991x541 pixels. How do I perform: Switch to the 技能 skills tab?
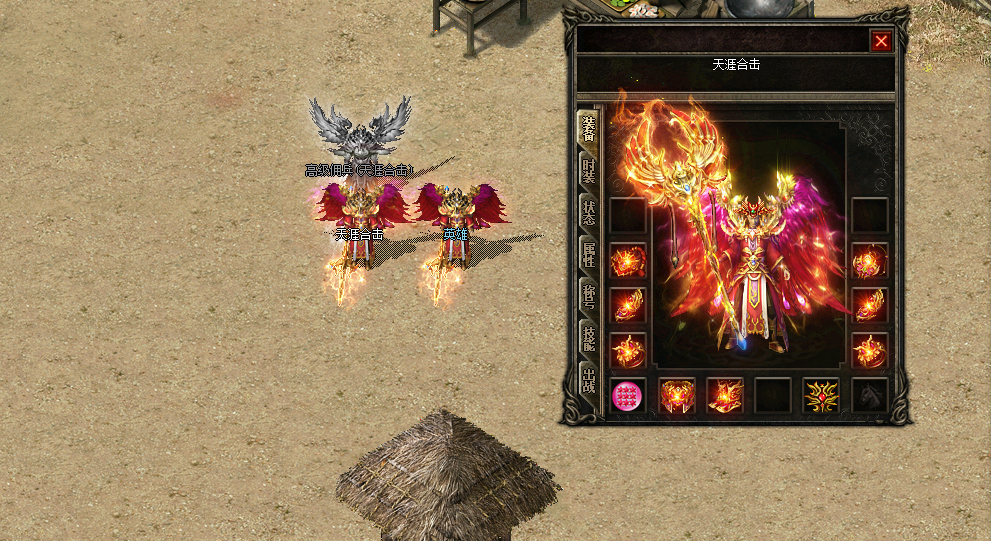pos(588,340)
